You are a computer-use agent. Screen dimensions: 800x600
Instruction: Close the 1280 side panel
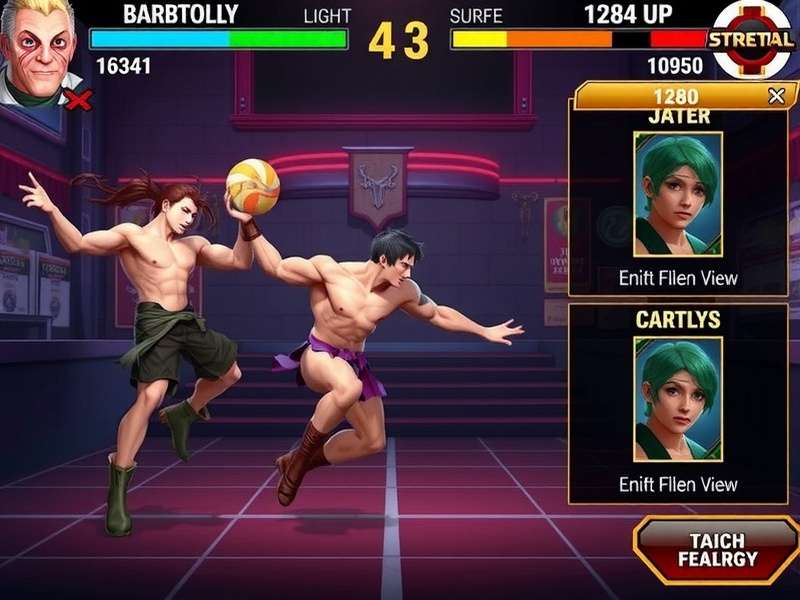[x=776, y=96]
